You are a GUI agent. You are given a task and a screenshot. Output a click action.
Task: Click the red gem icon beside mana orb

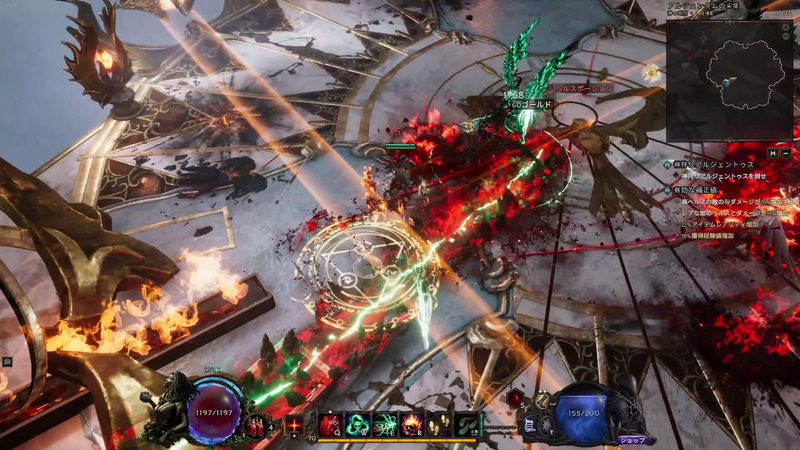515,397
